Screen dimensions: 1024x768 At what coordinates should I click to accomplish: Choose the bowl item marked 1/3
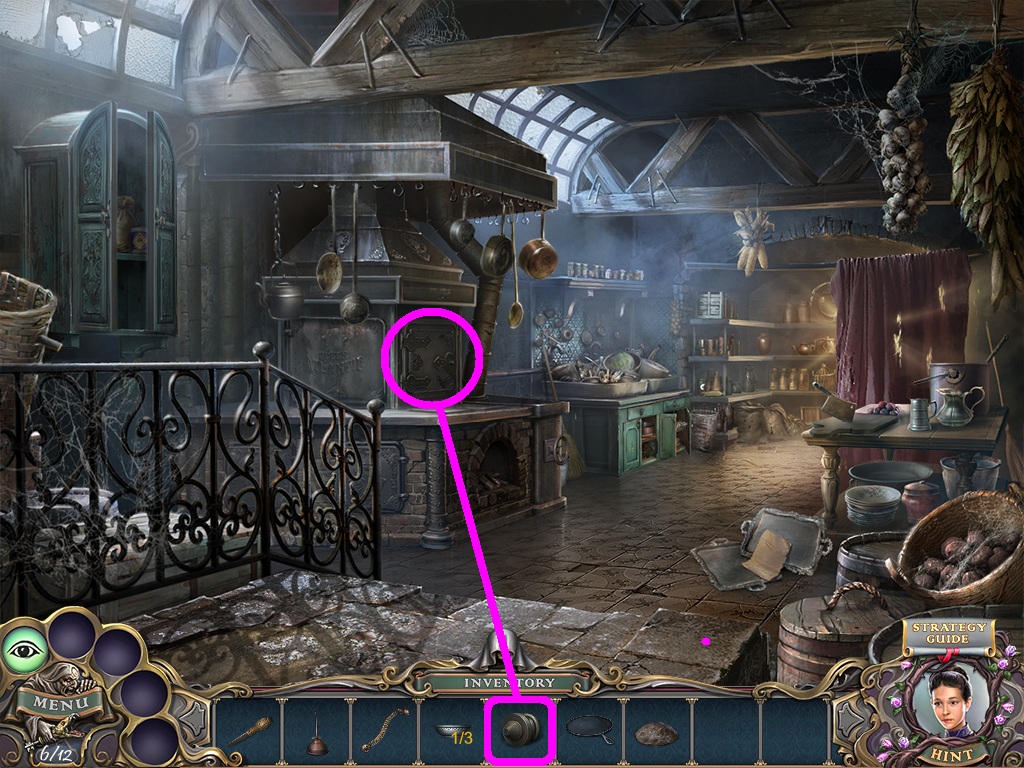click(452, 732)
